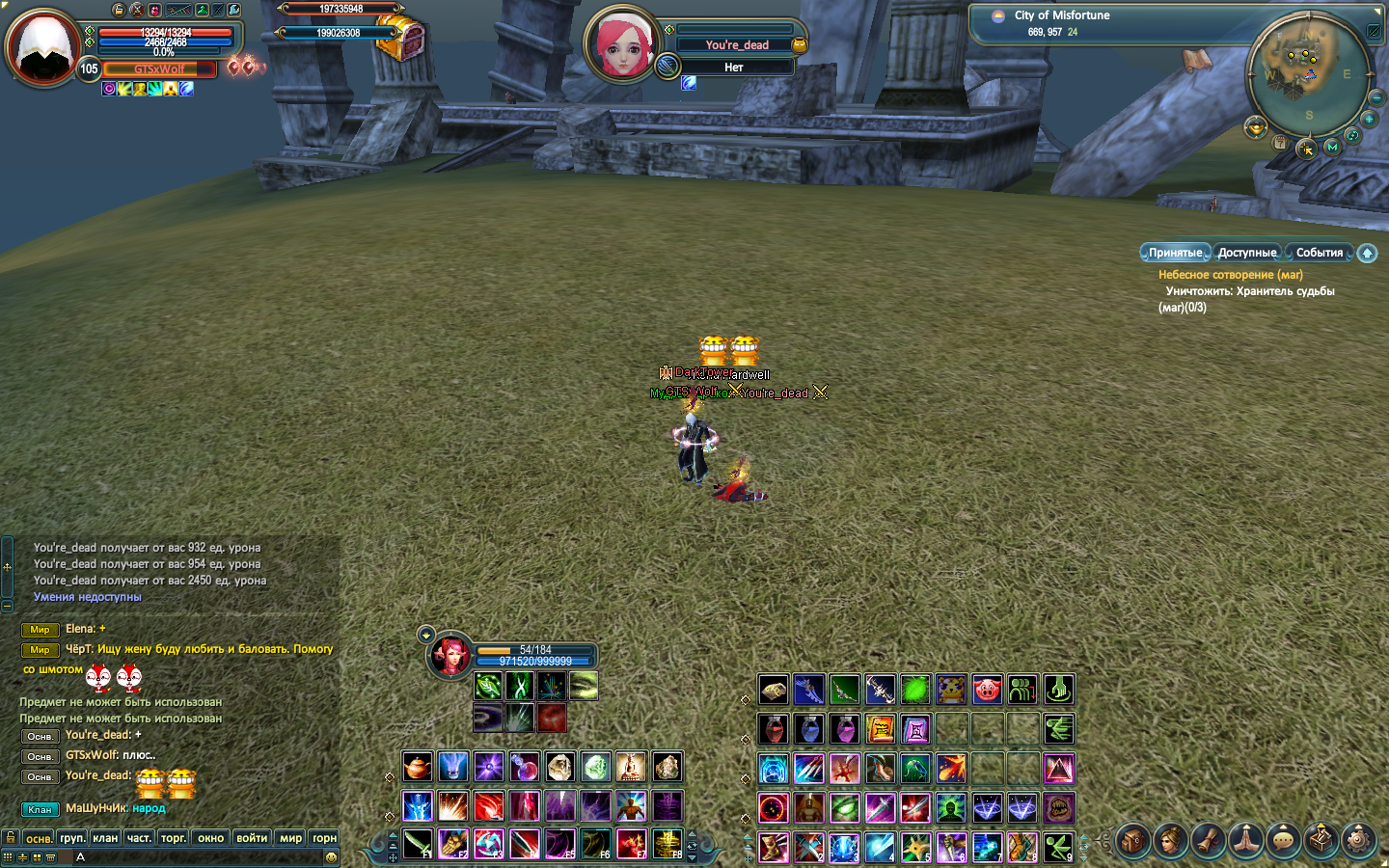Collapse the quest tracker with the arrow button
Screen dimensions: 1389x868
[x=1367, y=253]
